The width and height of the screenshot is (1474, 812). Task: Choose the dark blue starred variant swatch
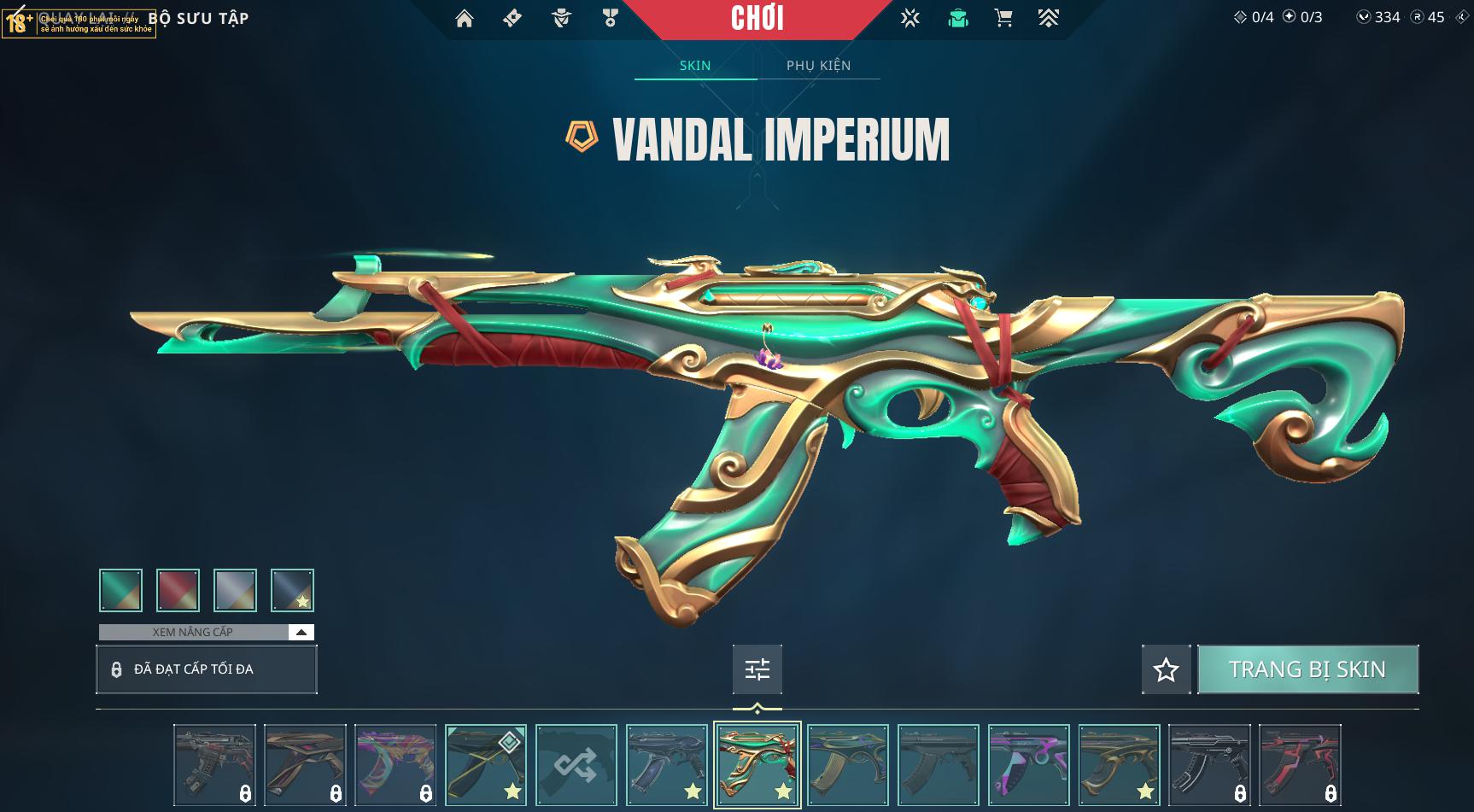click(x=292, y=590)
